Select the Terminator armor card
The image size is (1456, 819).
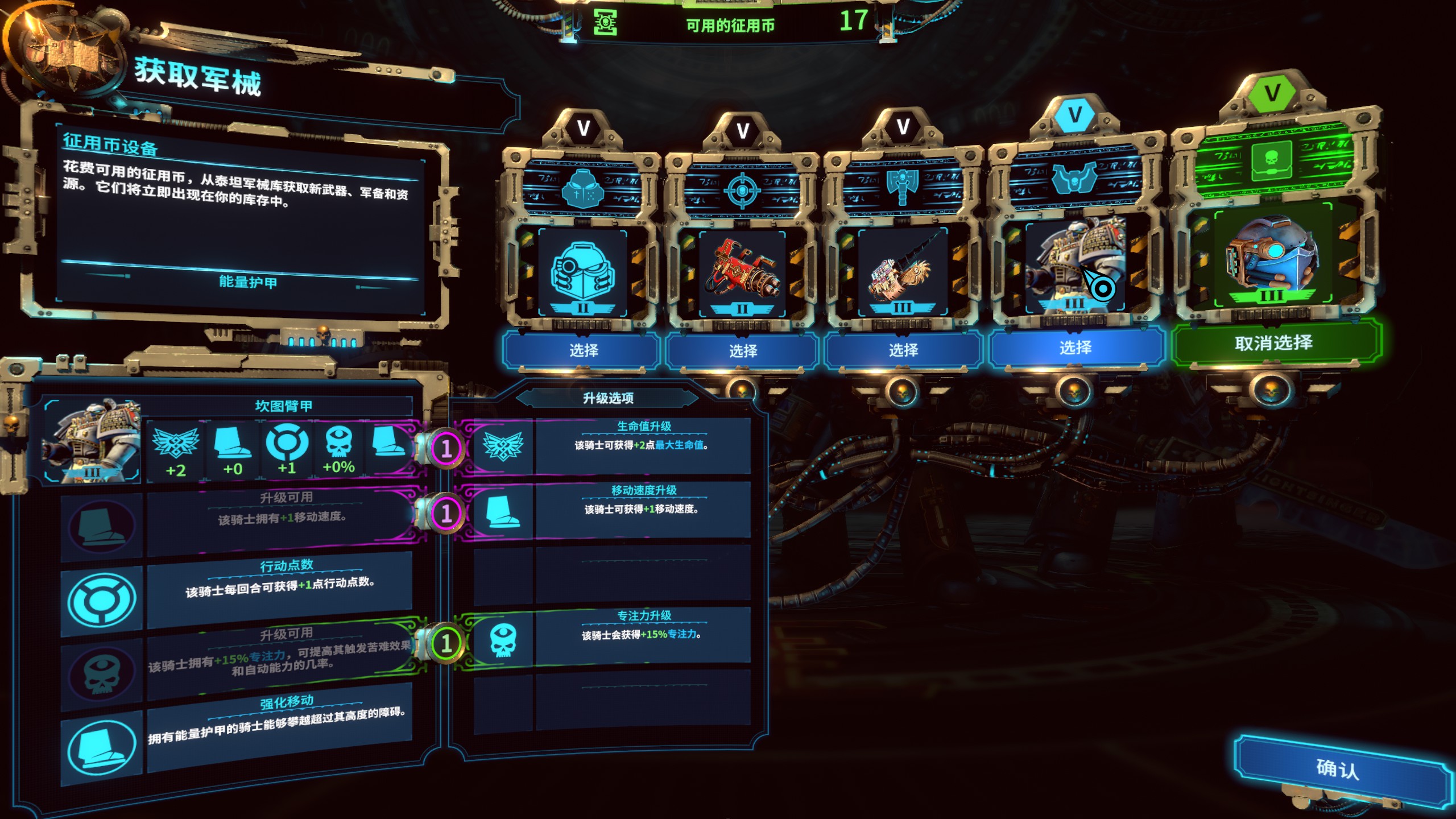pos(1075,347)
